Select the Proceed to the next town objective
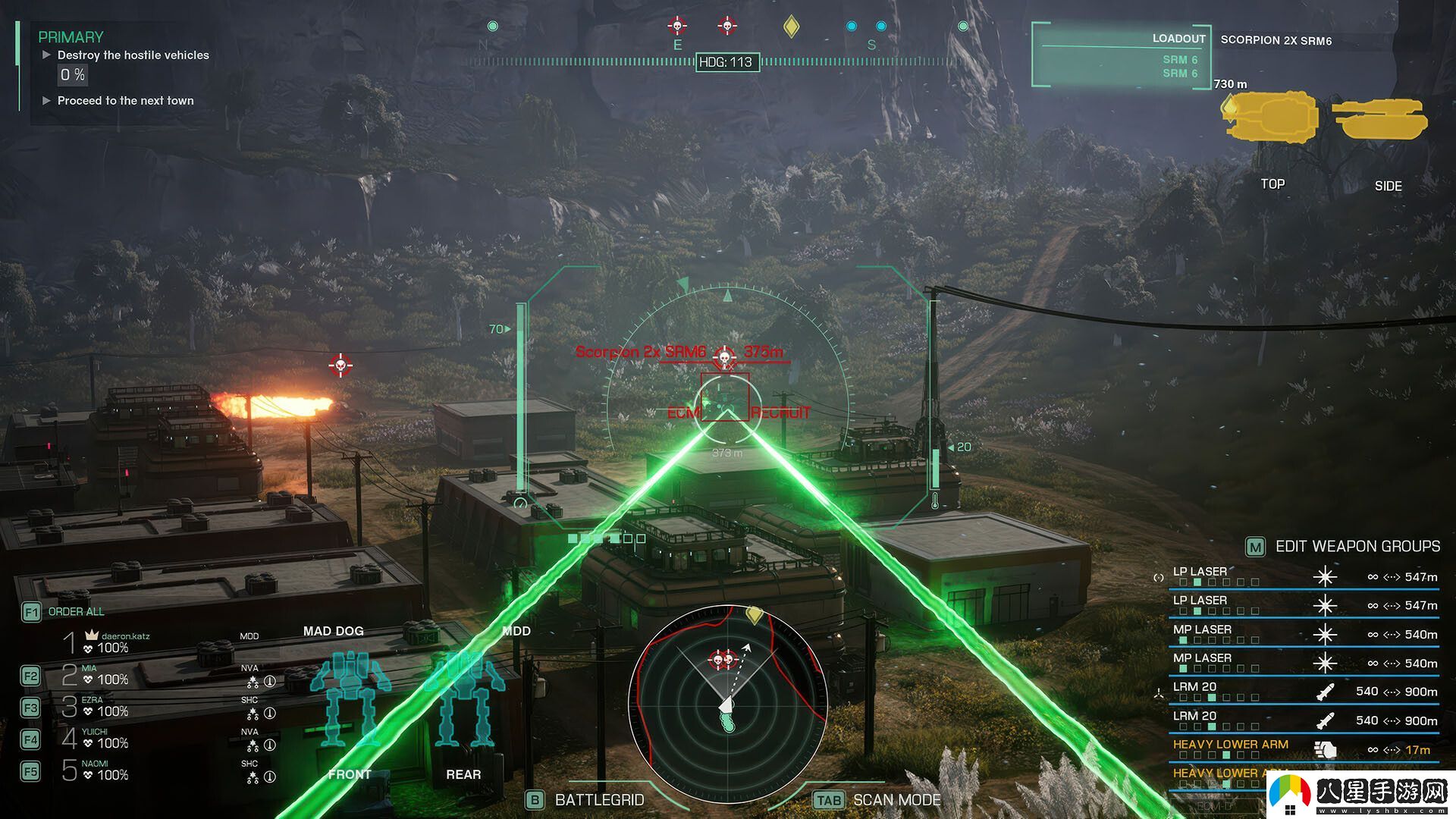 coord(125,101)
